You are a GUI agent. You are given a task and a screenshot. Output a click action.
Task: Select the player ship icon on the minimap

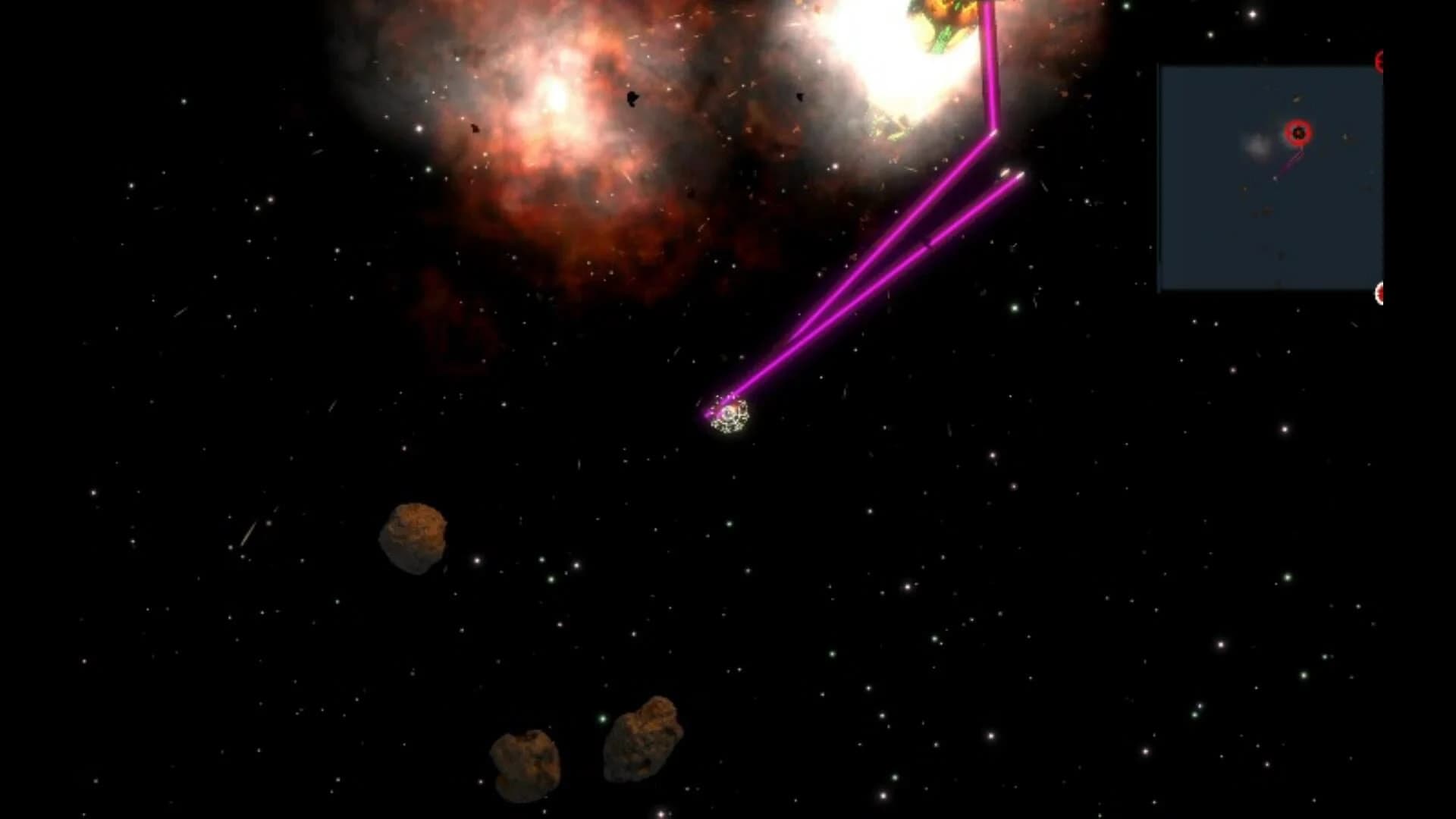1276,178
